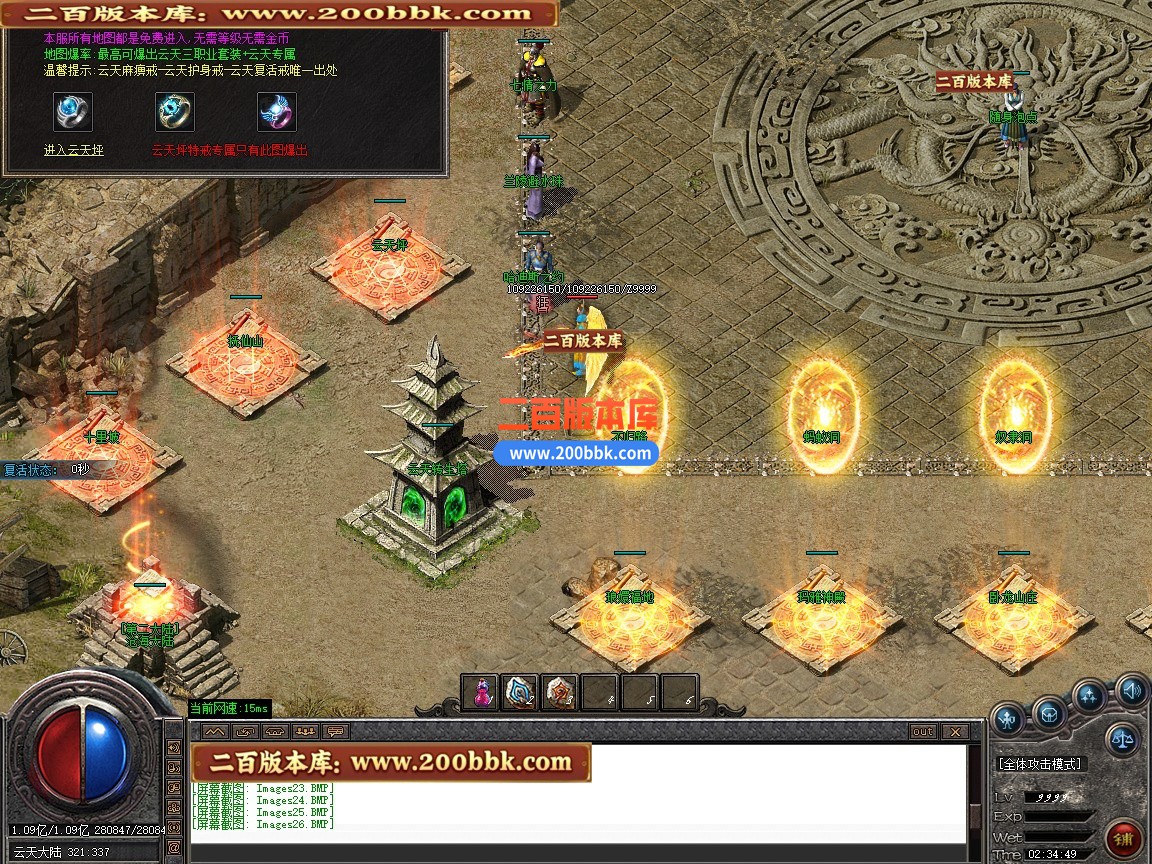
Task: Select the silver blue-gem ring icon
Action: pyautogui.click(x=73, y=112)
